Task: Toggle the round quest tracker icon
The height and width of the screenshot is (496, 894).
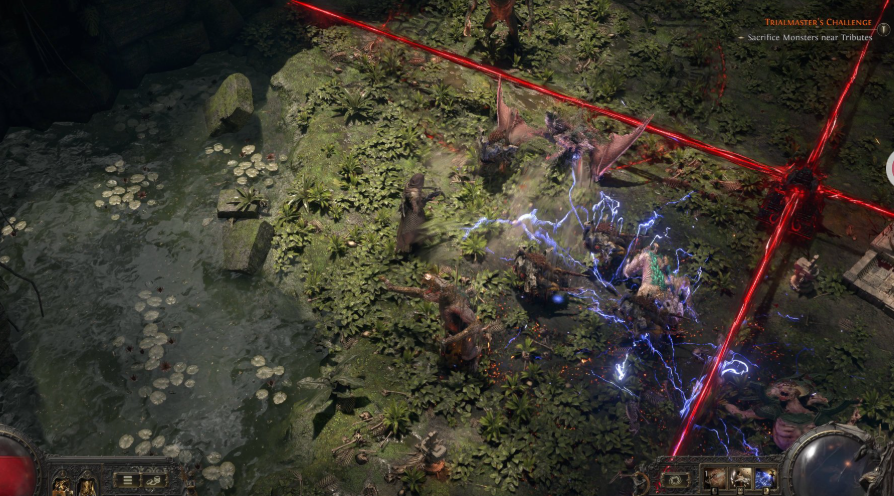Action: pyautogui.click(x=883, y=29)
